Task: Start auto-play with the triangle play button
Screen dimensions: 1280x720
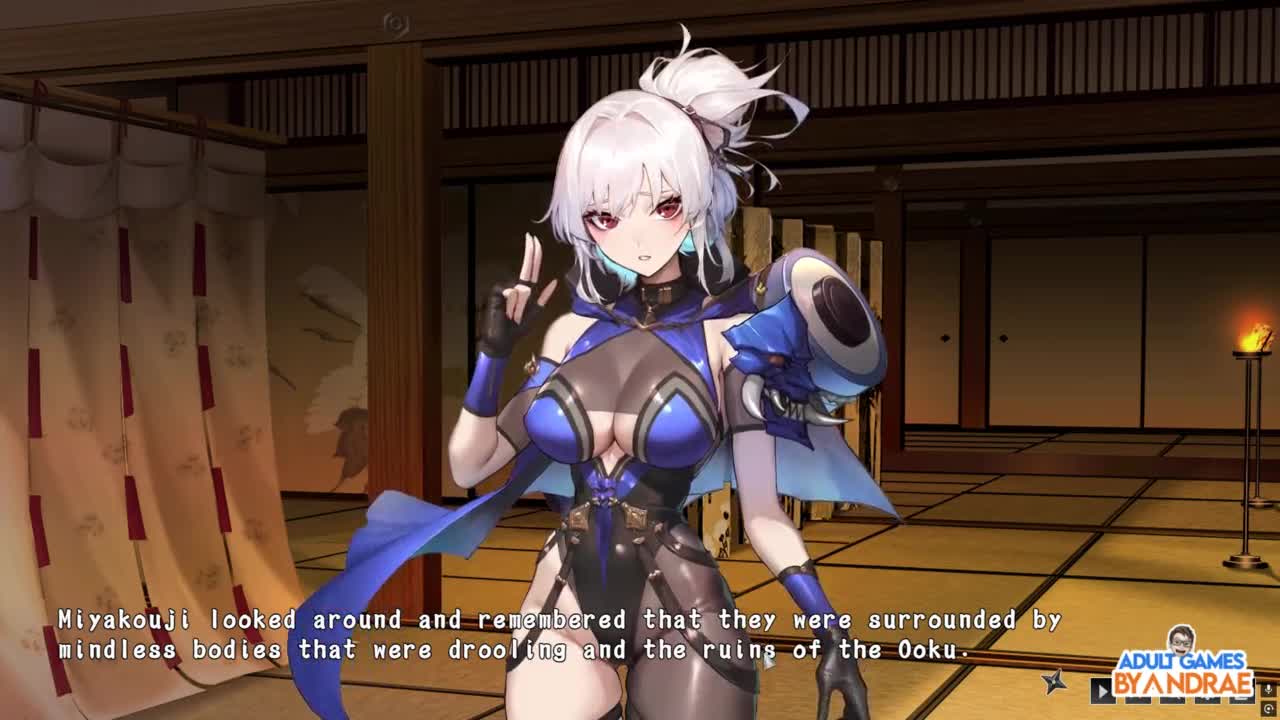Action: click(x=1102, y=691)
